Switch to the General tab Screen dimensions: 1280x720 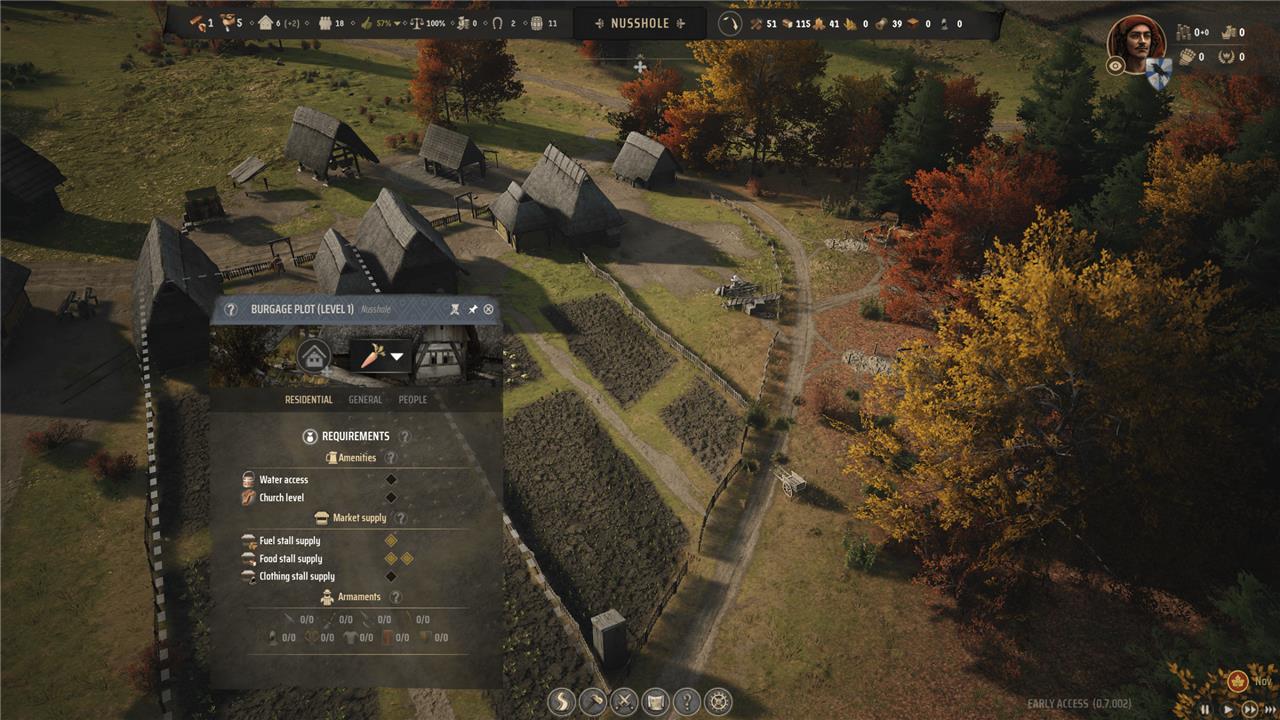[x=365, y=400]
